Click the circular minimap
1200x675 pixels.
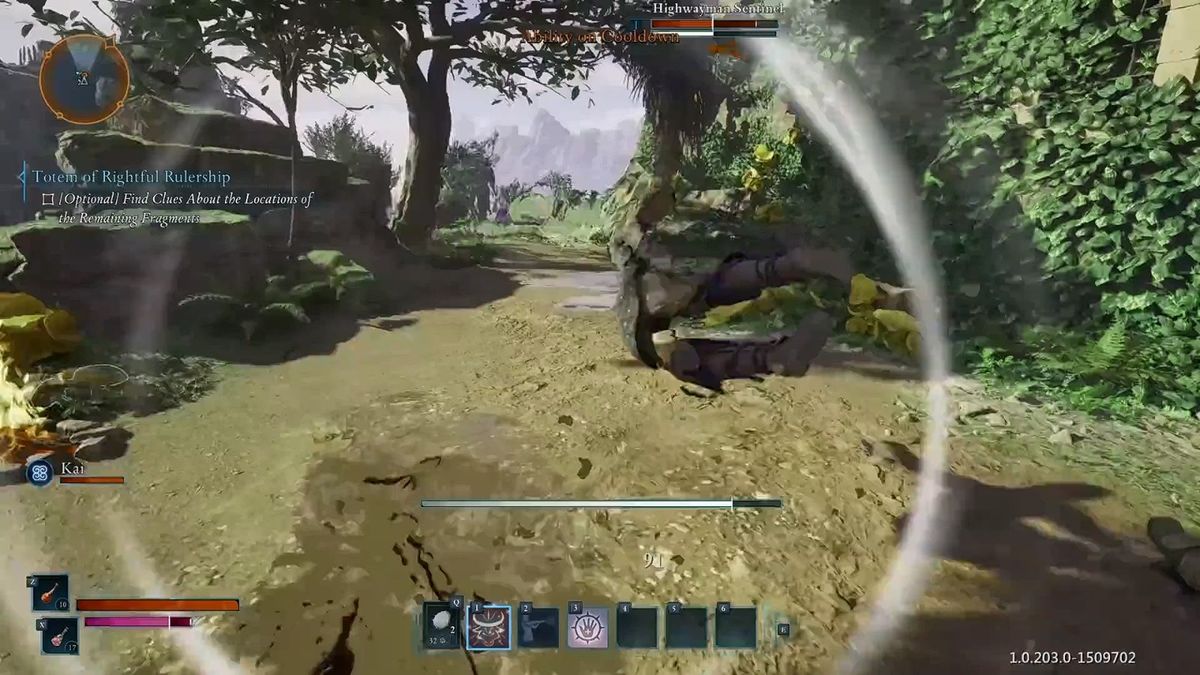[x=84, y=79]
